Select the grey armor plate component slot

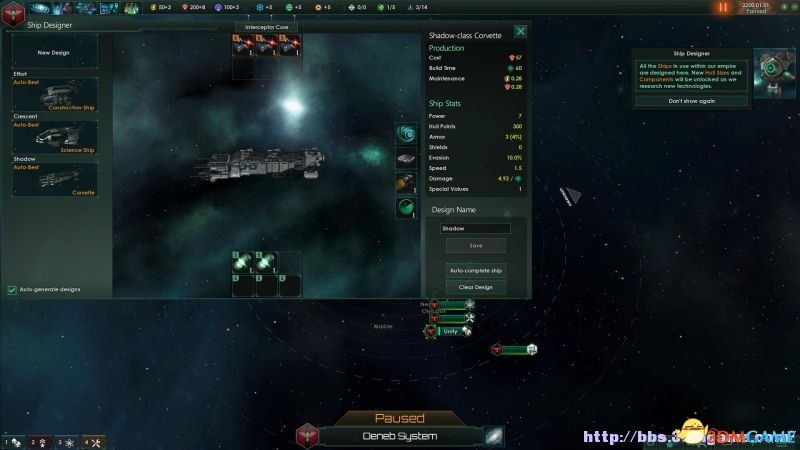[405, 158]
